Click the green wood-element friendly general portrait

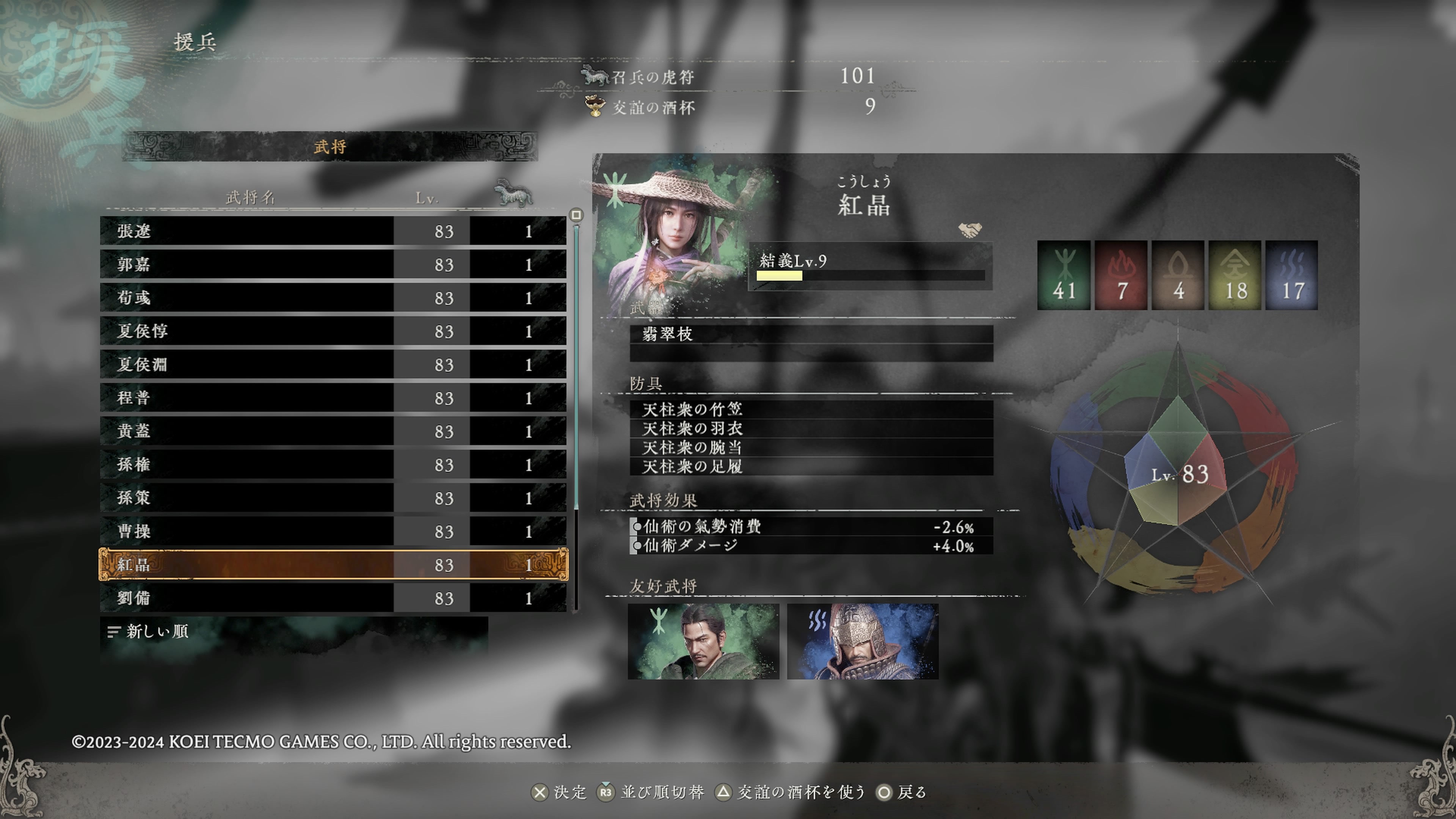(703, 642)
